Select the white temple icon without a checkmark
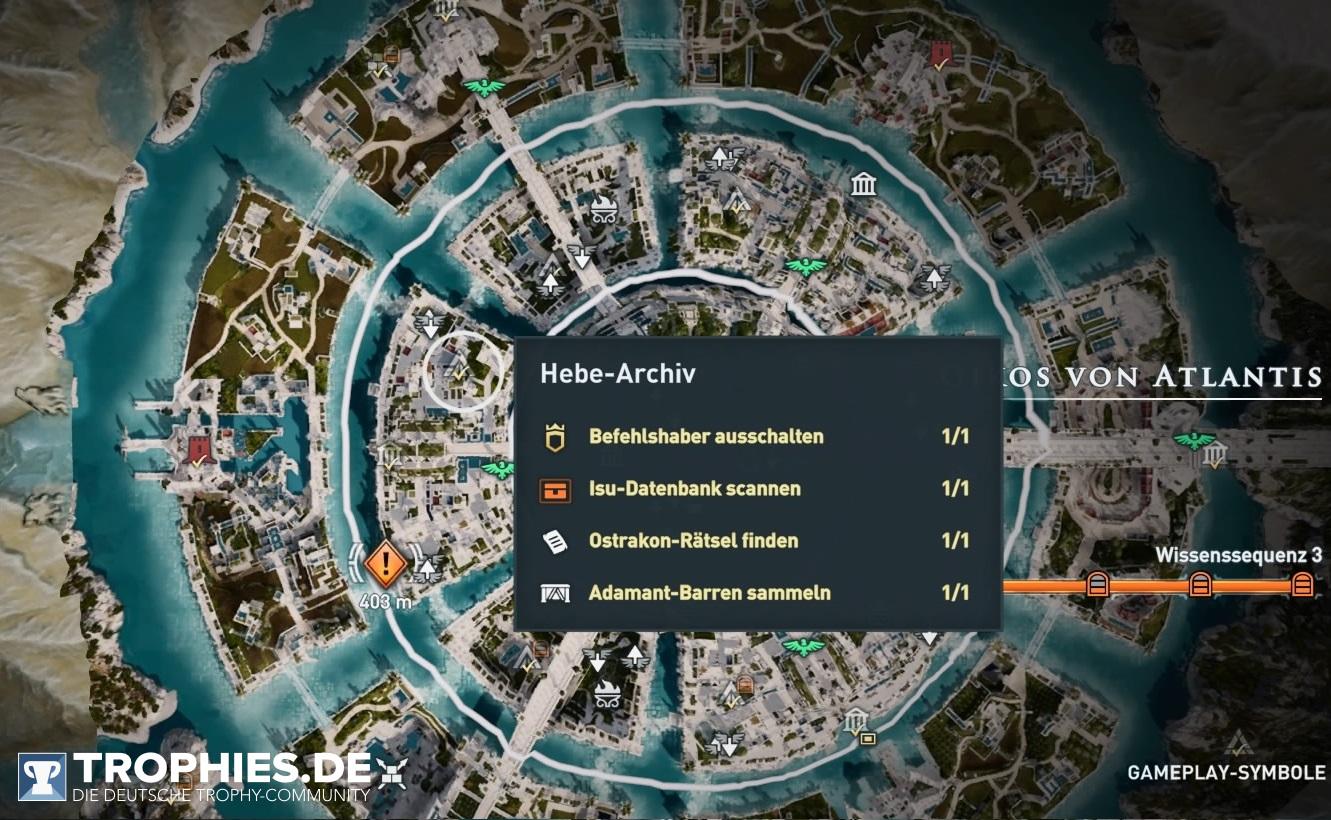 863,185
